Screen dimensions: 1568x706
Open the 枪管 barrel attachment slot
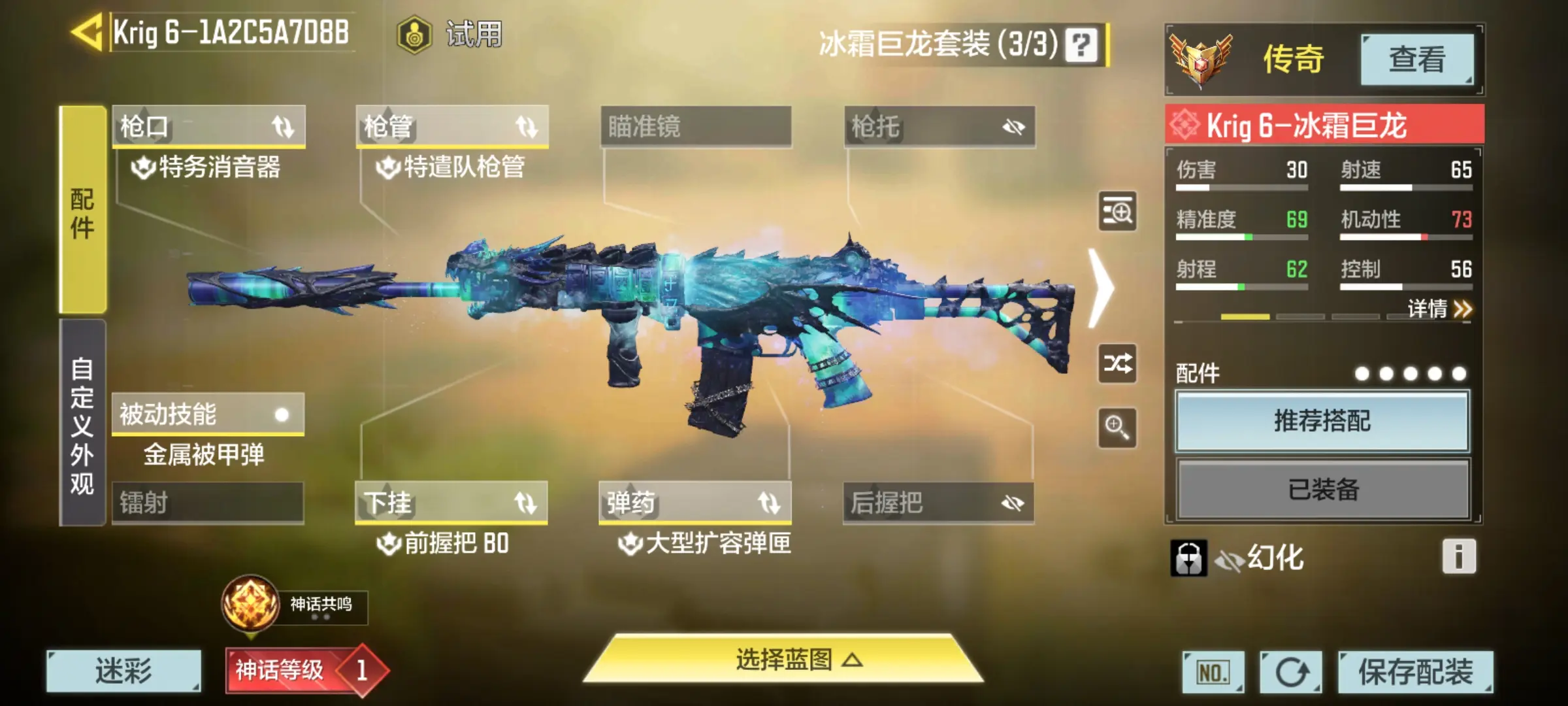click(452, 126)
